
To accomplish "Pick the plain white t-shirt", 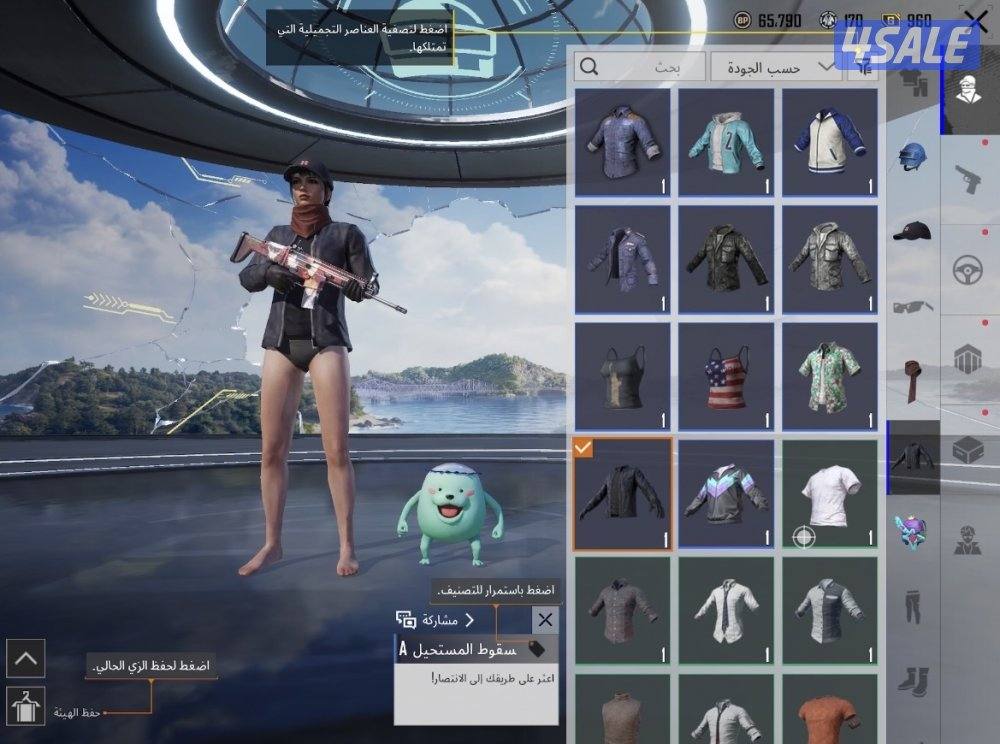I will pos(829,493).
